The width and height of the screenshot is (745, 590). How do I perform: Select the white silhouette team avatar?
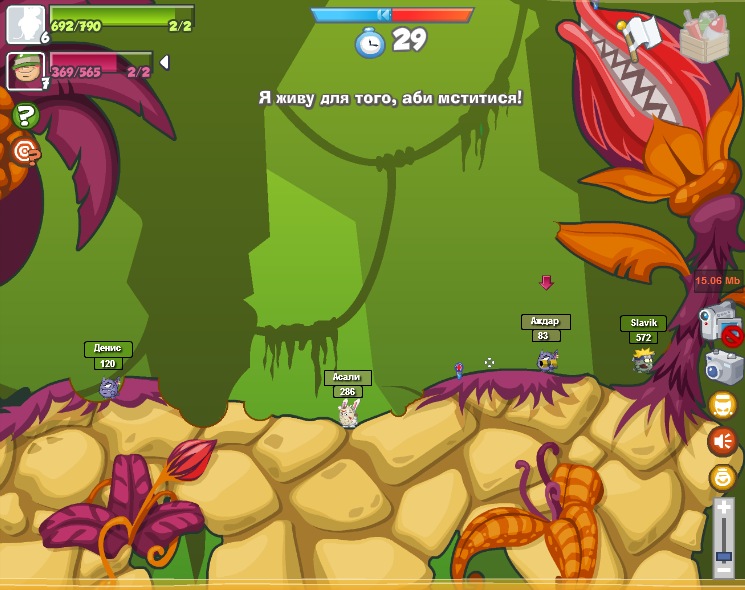pyautogui.click(x=25, y=24)
